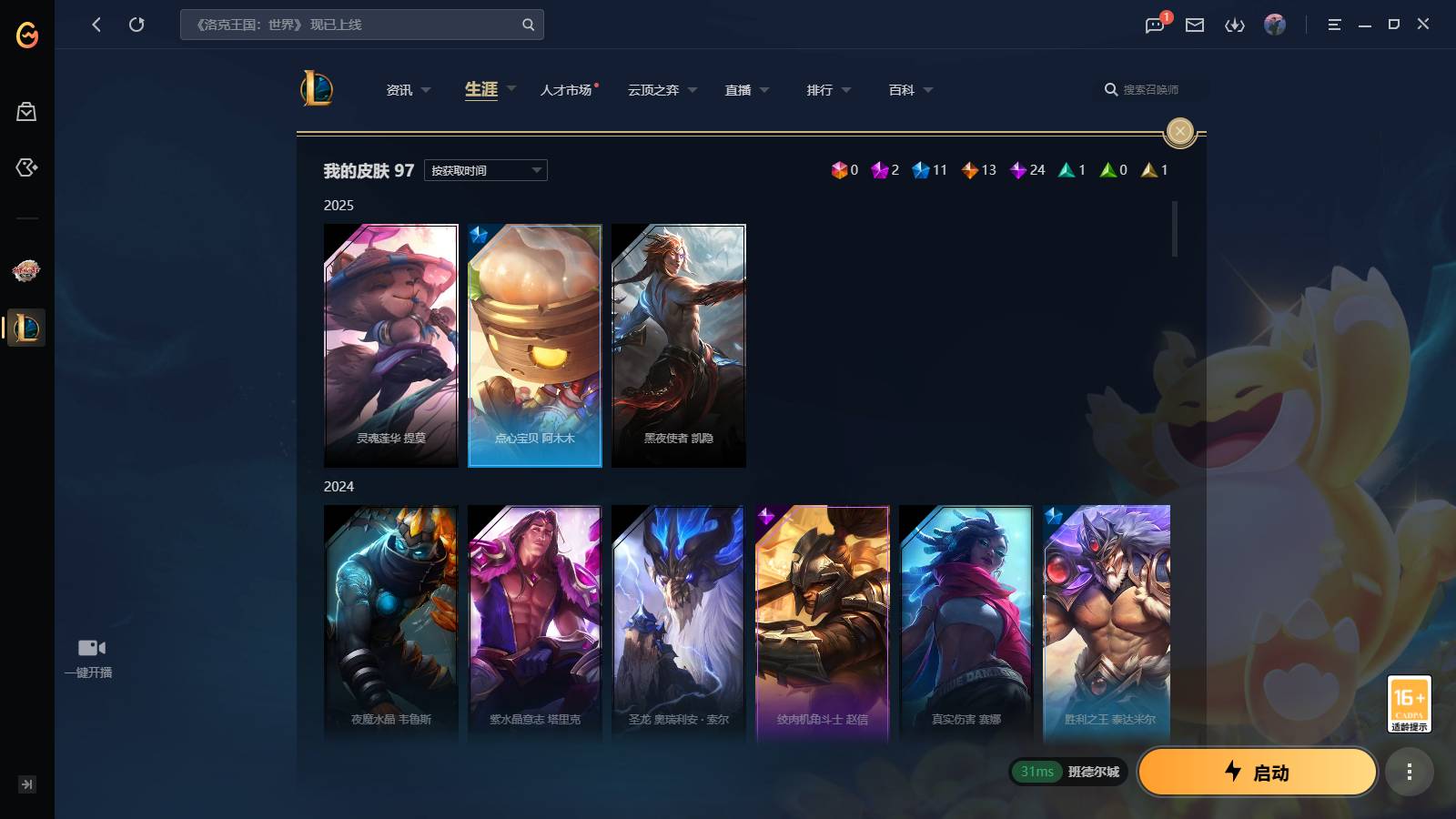1456x819 pixels.
Task: Open the chat messages with notification badge
Action: coord(1153,25)
